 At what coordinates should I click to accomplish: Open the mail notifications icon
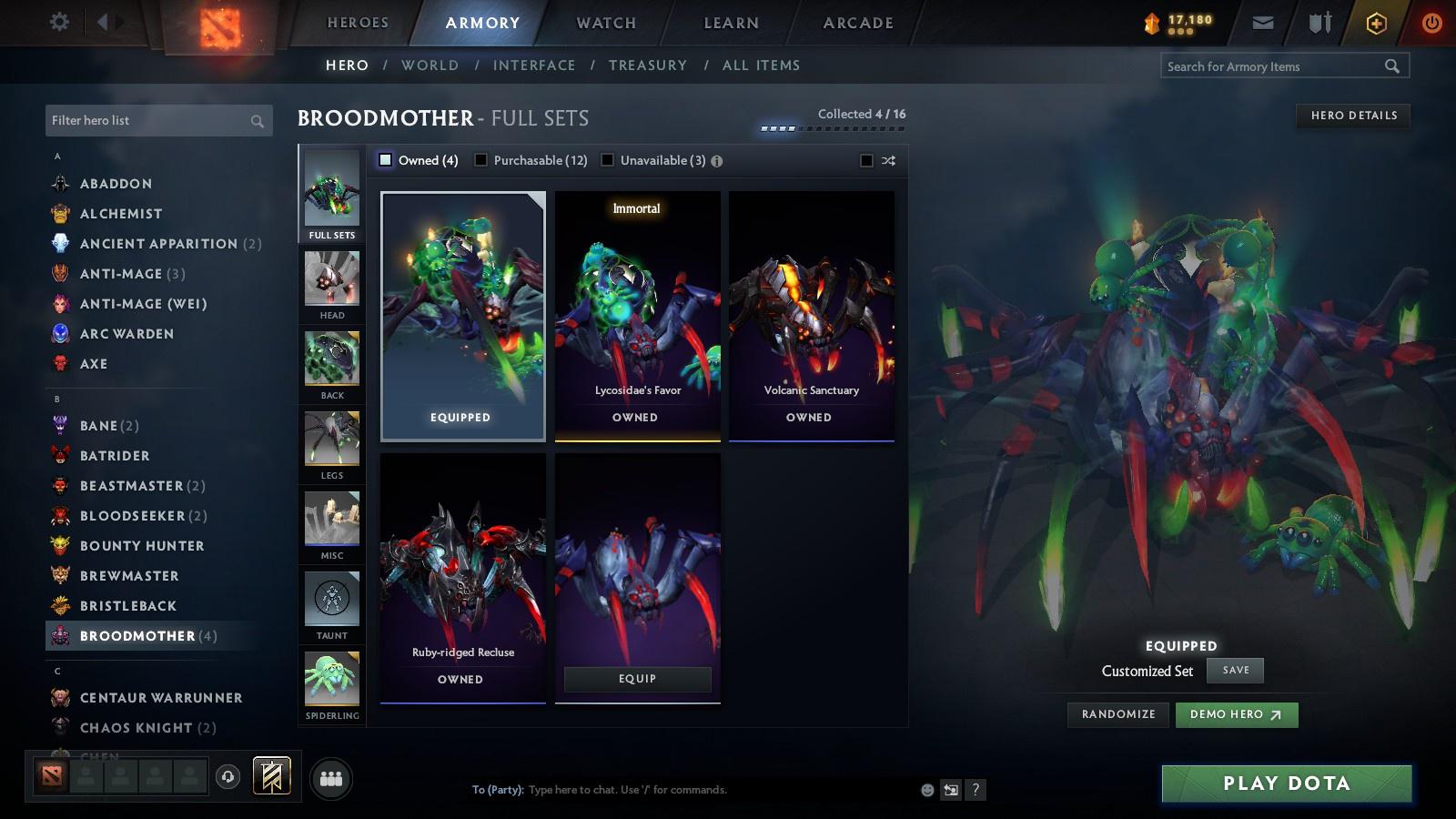tap(1263, 23)
